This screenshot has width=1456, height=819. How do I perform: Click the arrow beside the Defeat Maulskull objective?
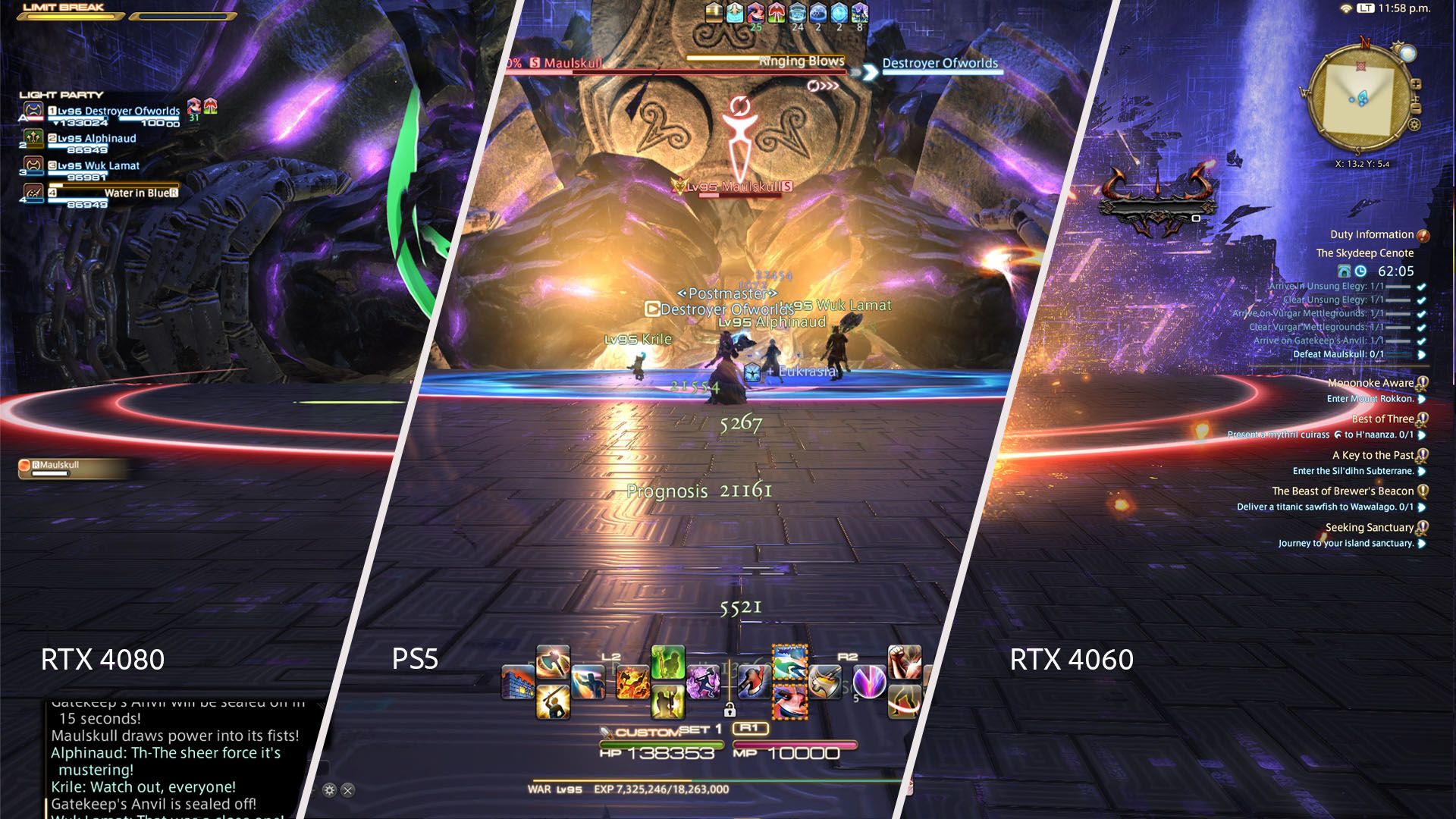coord(1422,353)
